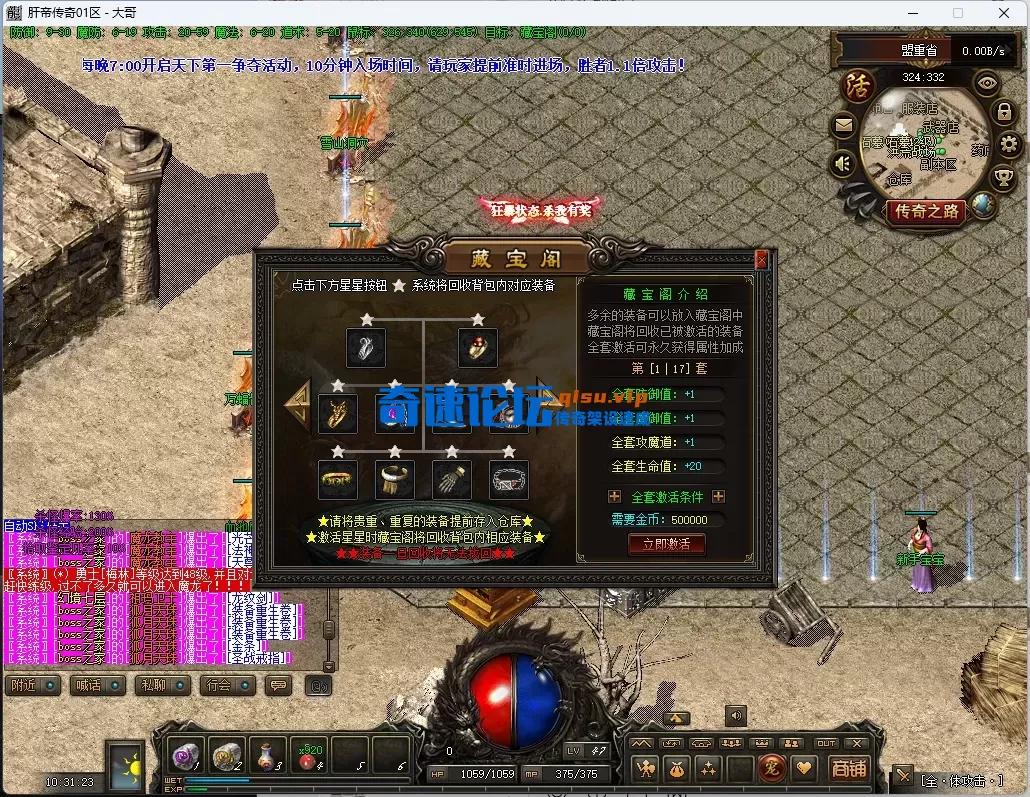Open the 传奇之路 legend road button
Viewport: 1030px width, 797px height.
[x=926, y=211]
